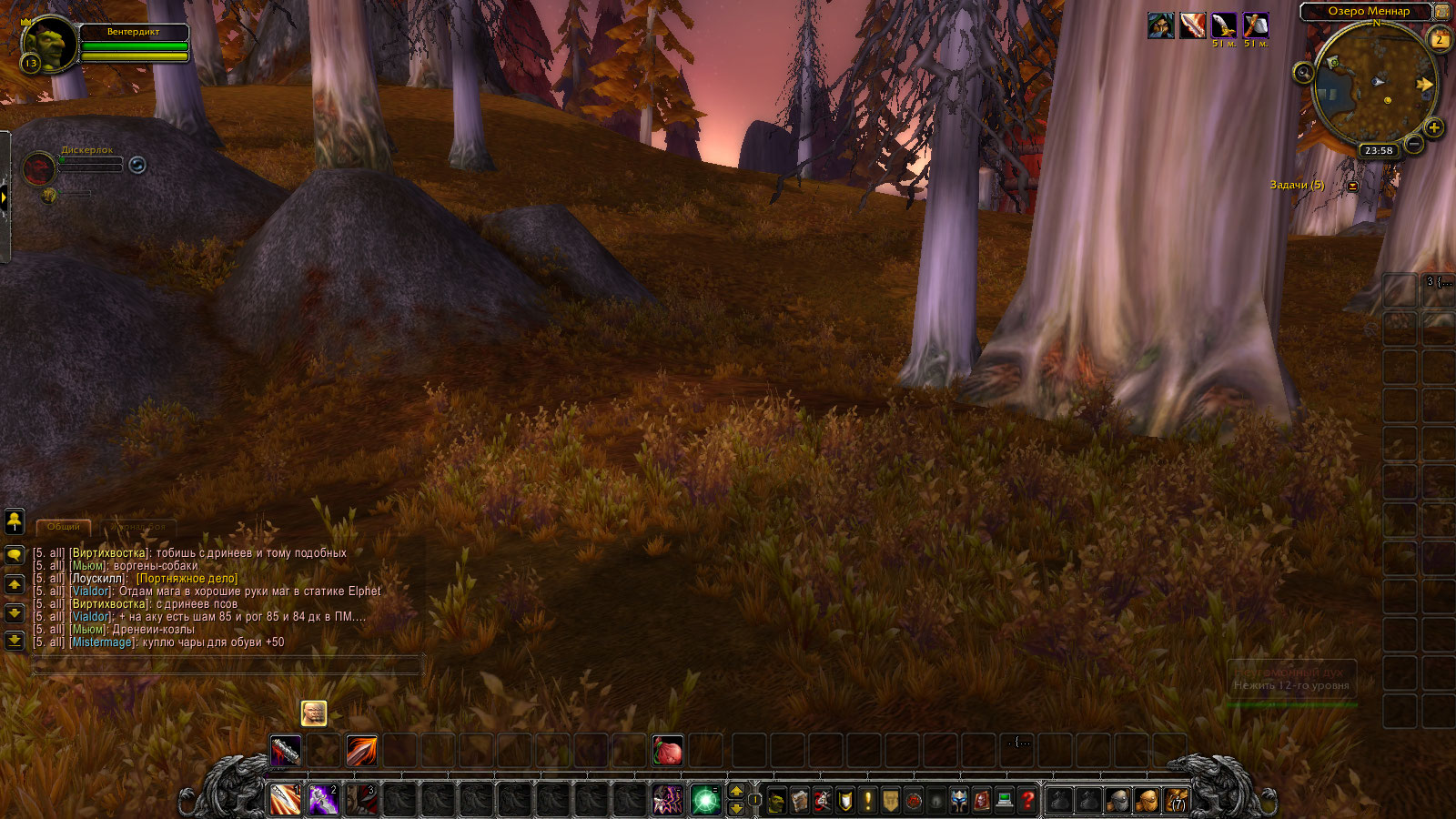The height and width of the screenshot is (819, 1456).
Task: Open the backpack showing (7) free slots
Action: (x=1177, y=801)
